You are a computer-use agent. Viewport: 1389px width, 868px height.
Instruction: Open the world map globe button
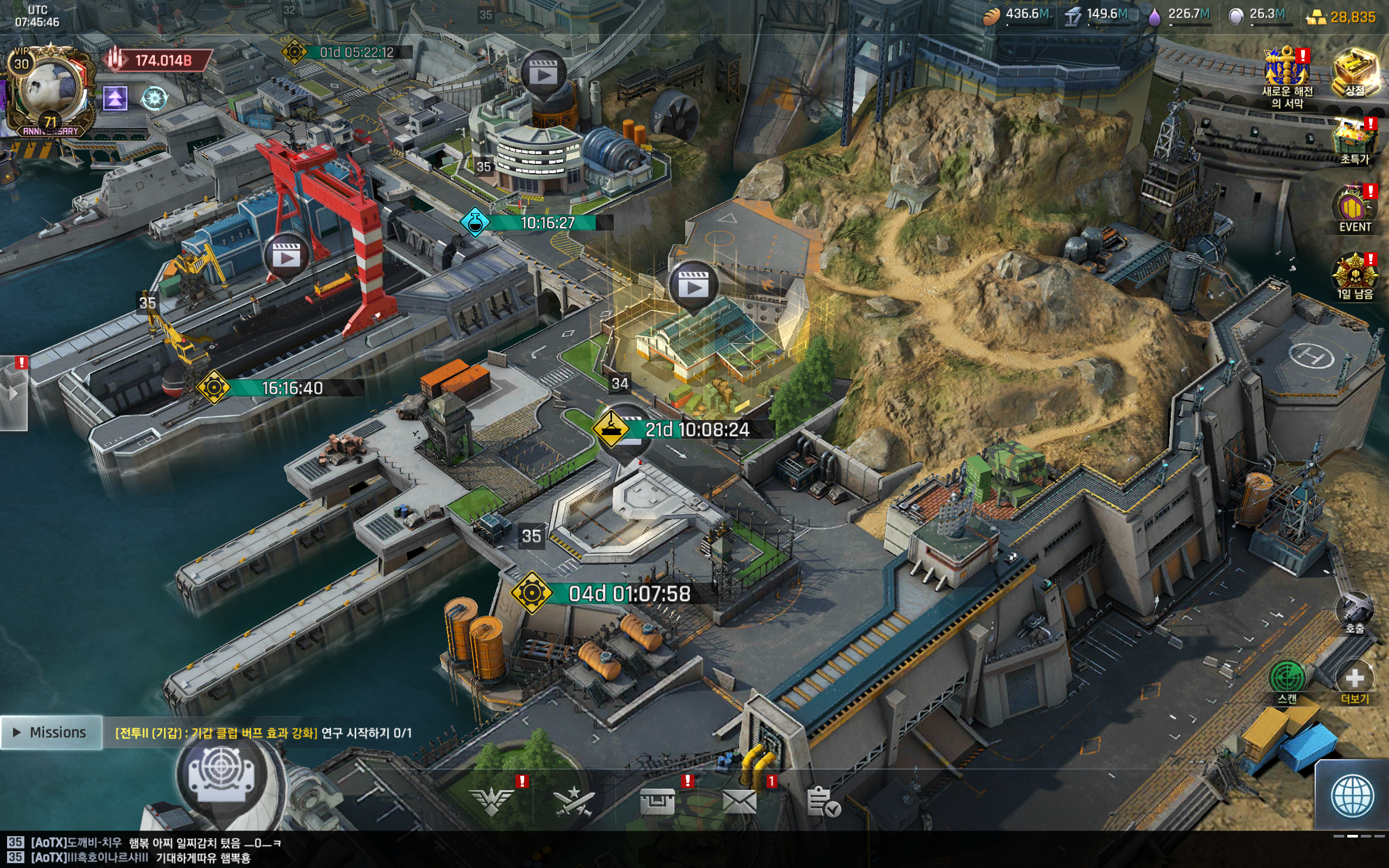[x=1352, y=796]
